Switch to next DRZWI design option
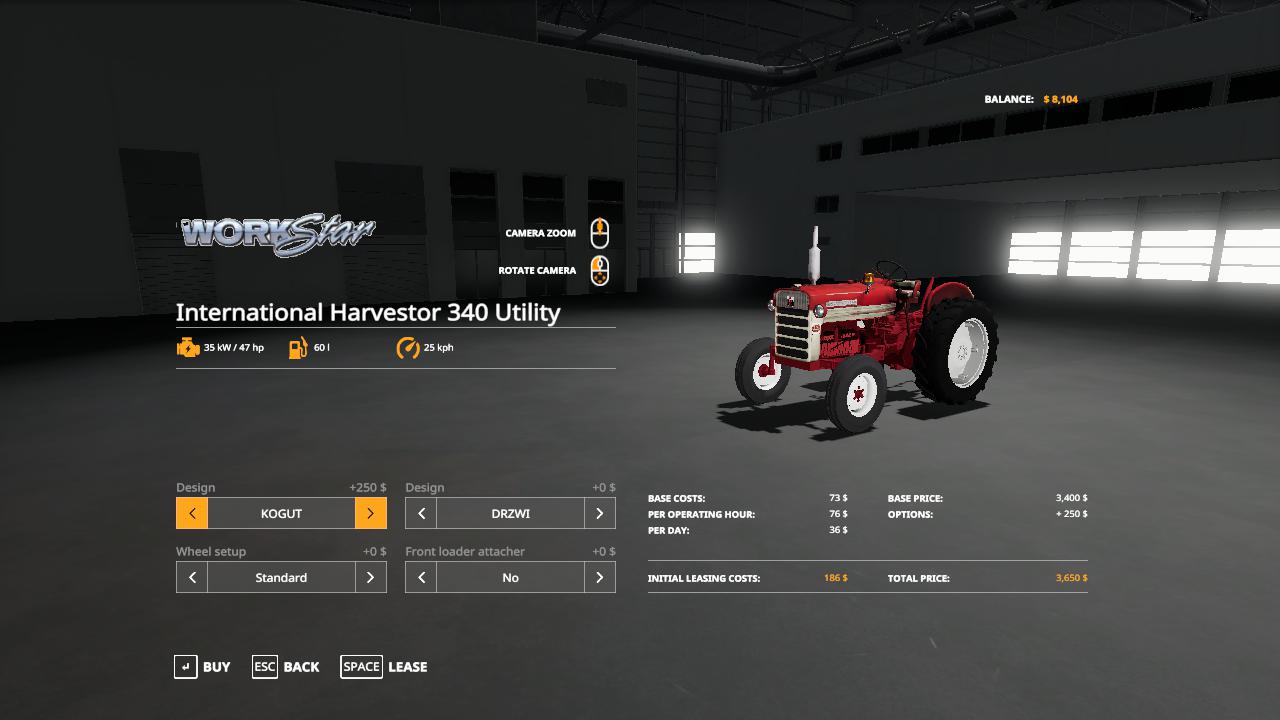The image size is (1280, 720). (x=599, y=514)
